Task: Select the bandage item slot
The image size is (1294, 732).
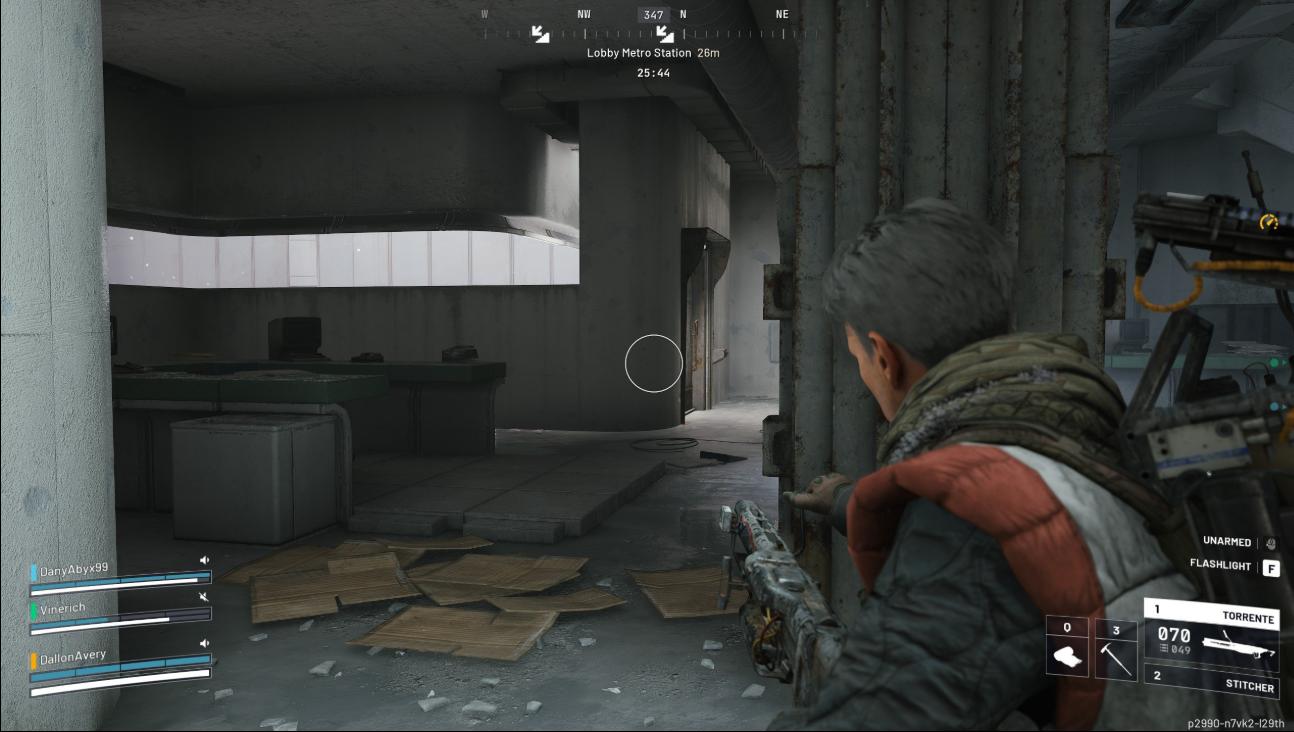Action: pyautogui.click(x=1067, y=647)
